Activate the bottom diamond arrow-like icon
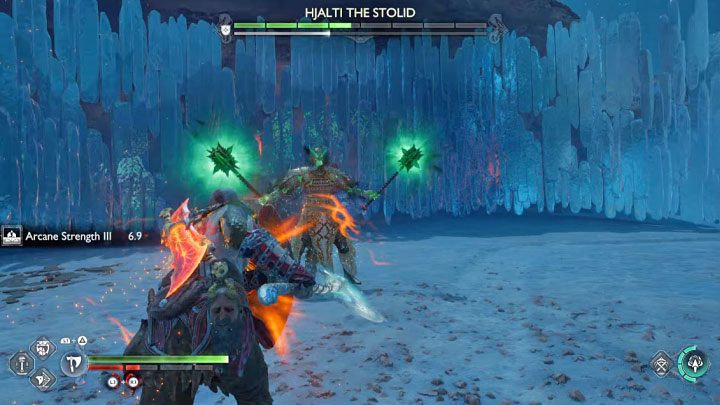The height and width of the screenshot is (405, 720). tap(45, 378)
